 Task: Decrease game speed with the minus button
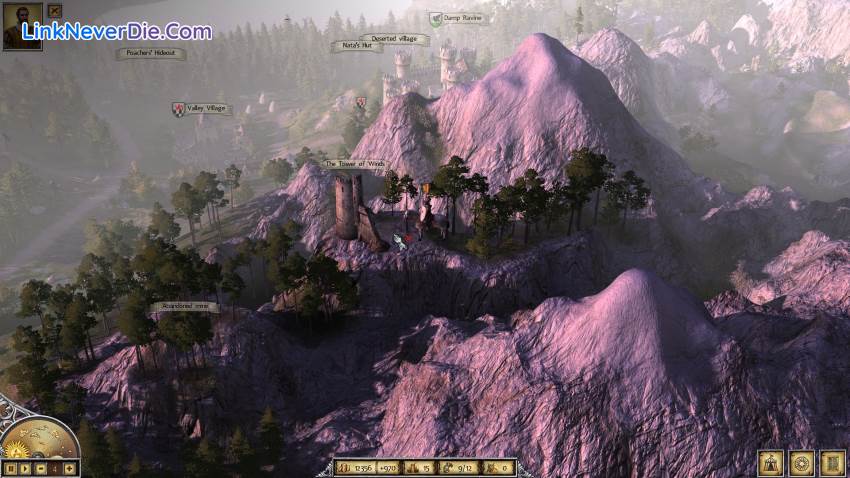39,468
